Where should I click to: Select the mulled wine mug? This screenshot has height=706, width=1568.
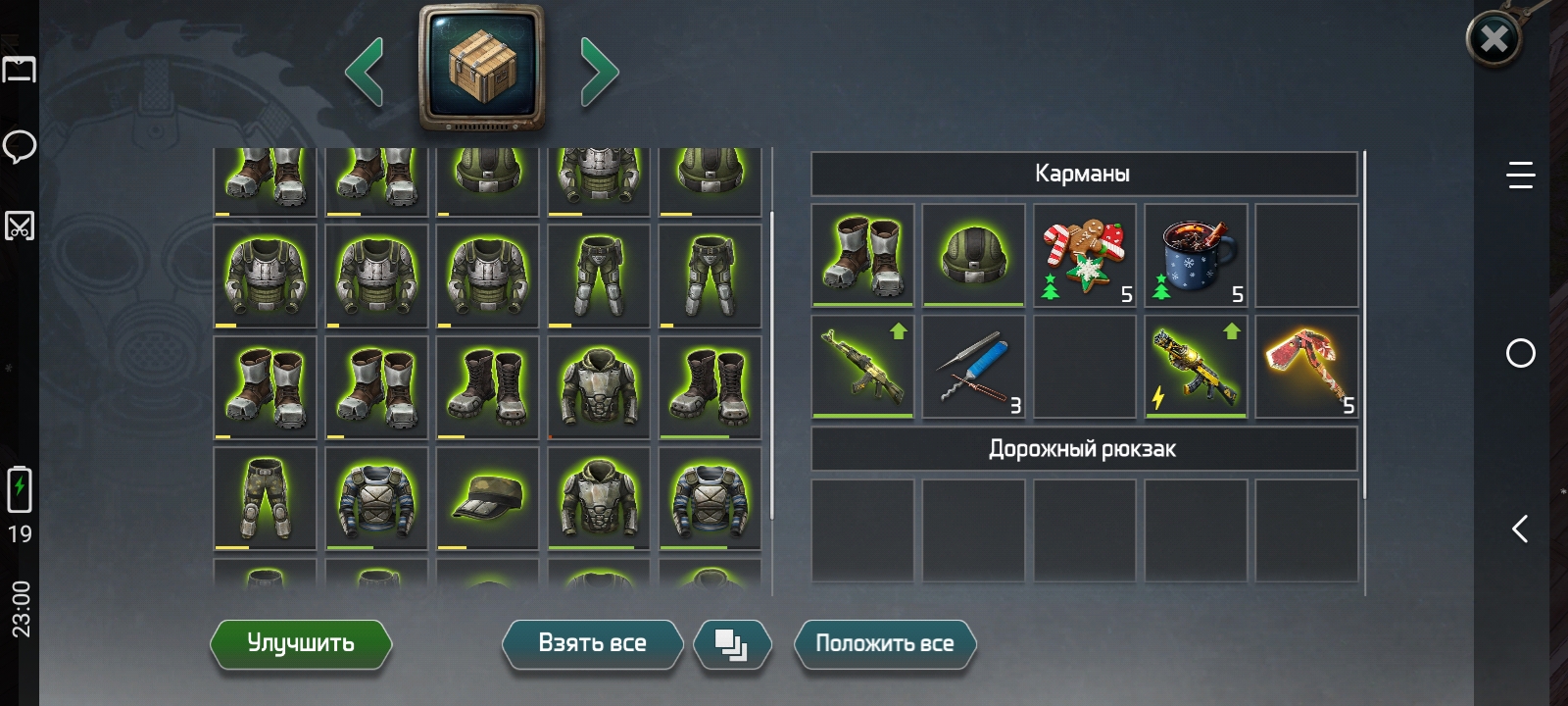(1196, 256)
